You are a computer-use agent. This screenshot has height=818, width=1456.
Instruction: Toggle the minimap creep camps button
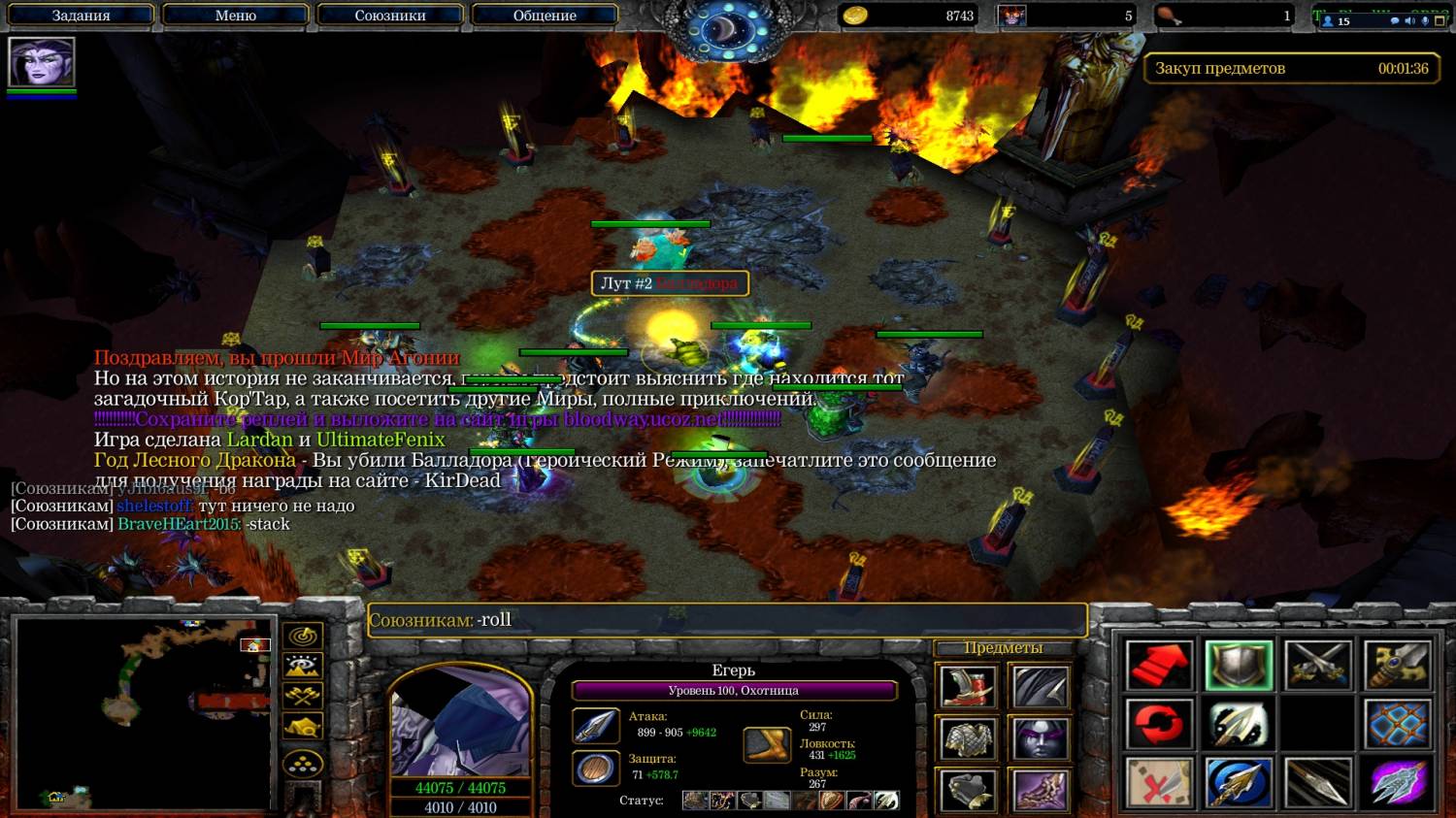303,727
